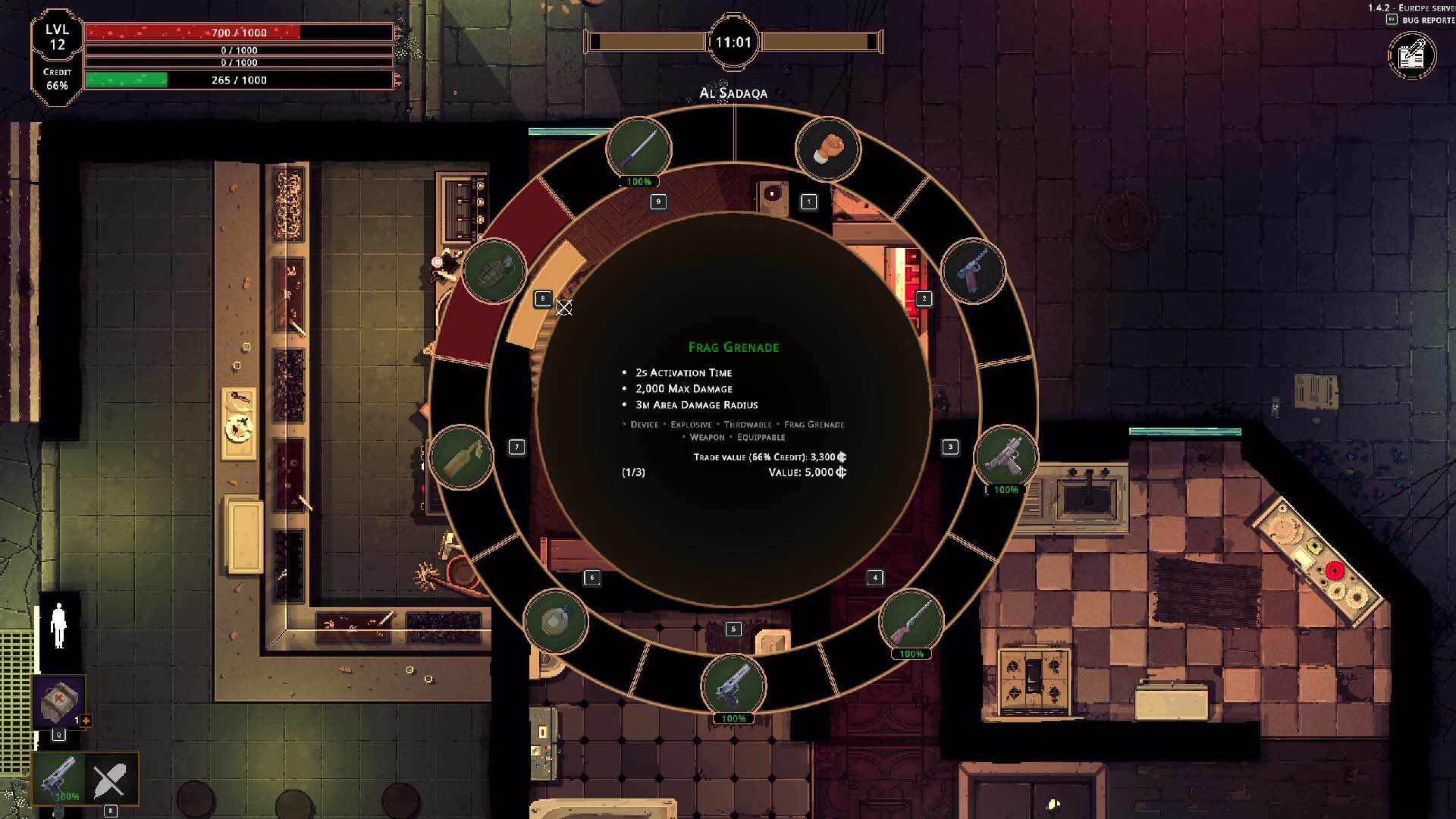The width and height of the screenshot is (1456, 819).
Task: Pick the wooden-stock rifle
Action: click(x=912, y=621)
